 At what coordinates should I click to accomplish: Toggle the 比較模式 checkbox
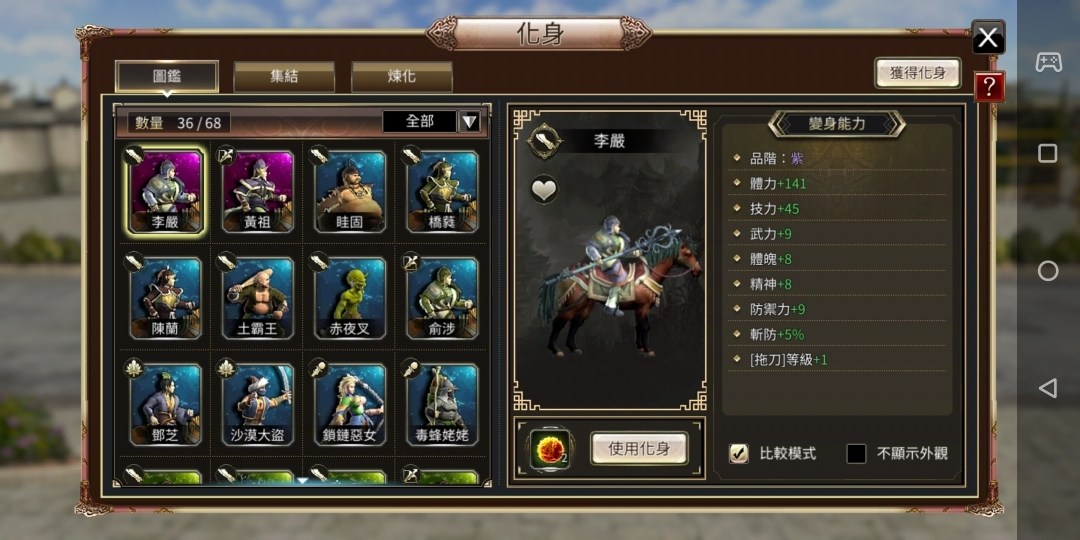(x=739, y=453)
